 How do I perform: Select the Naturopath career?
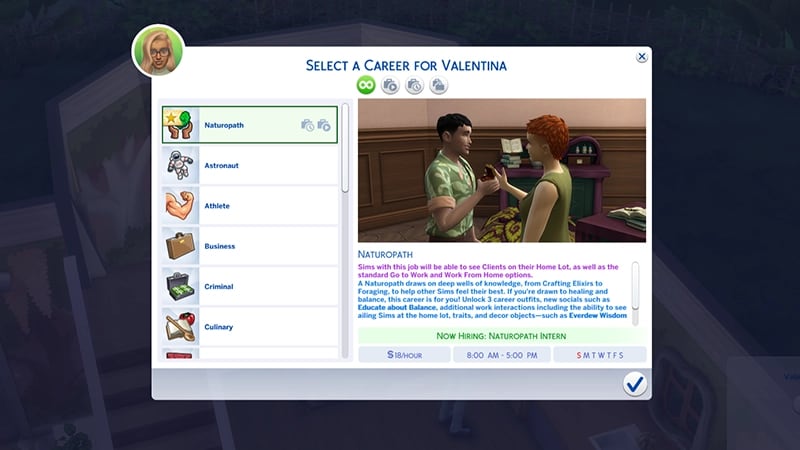pos(250,125)
